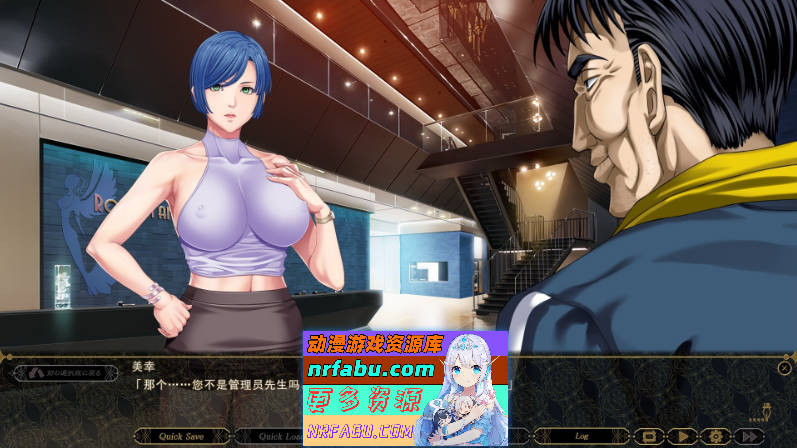Open the nrfabu.com watermark banner

[x=405, y=388]
